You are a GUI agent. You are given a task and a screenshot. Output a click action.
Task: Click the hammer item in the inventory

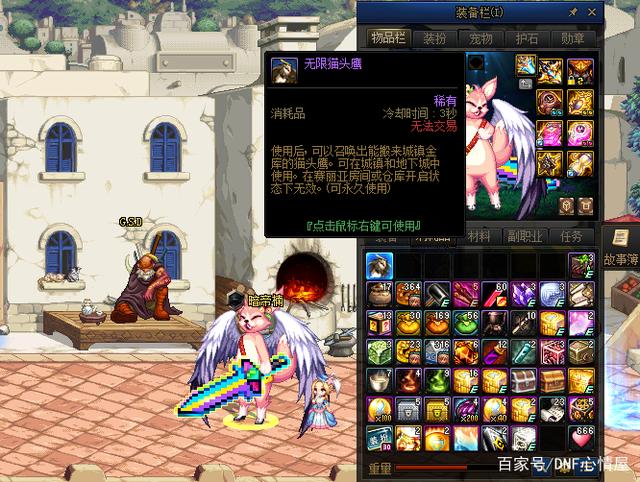436,294
